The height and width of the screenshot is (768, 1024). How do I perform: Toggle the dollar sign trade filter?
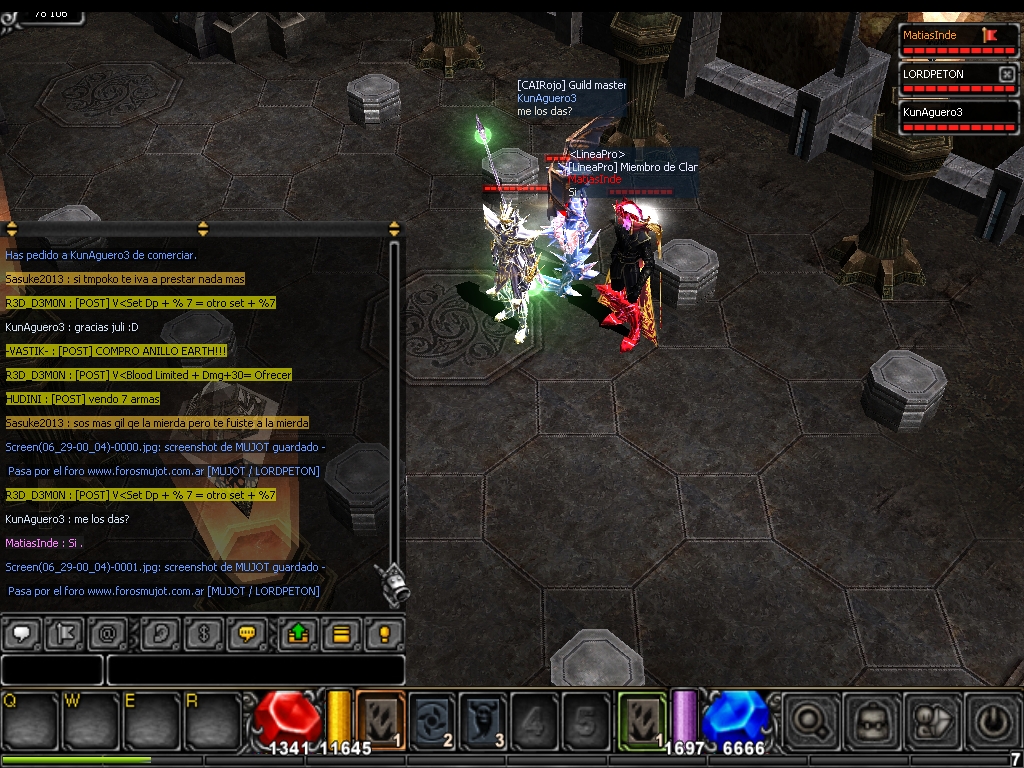point(203,634)
